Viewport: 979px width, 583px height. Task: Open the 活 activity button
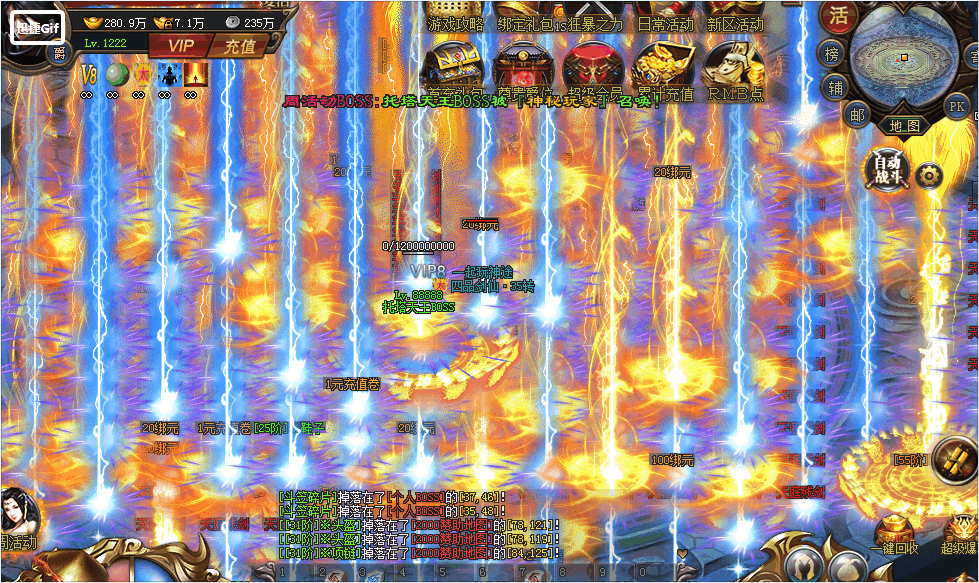[x=838, y=16]
